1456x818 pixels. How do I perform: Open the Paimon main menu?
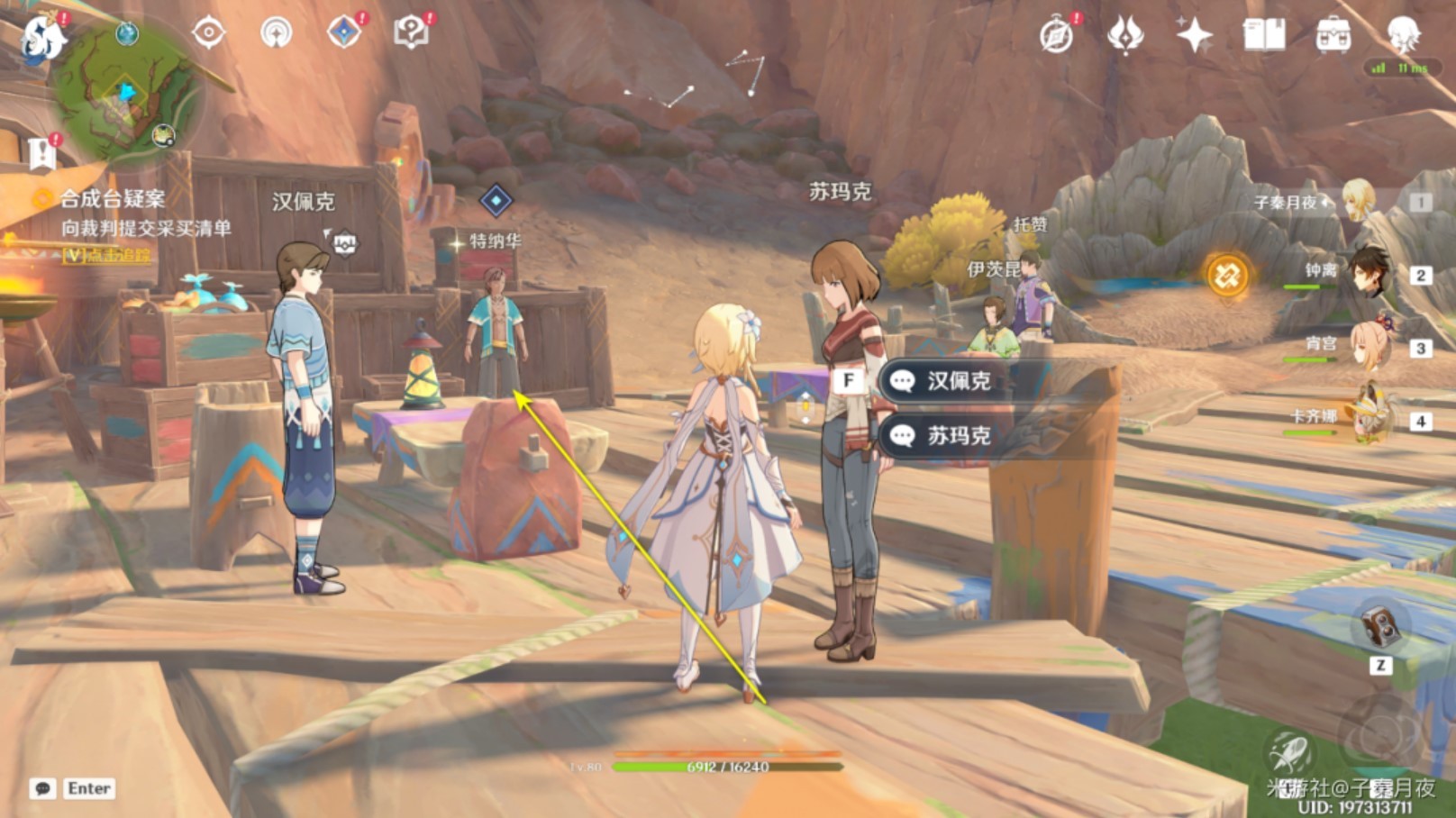42,38
